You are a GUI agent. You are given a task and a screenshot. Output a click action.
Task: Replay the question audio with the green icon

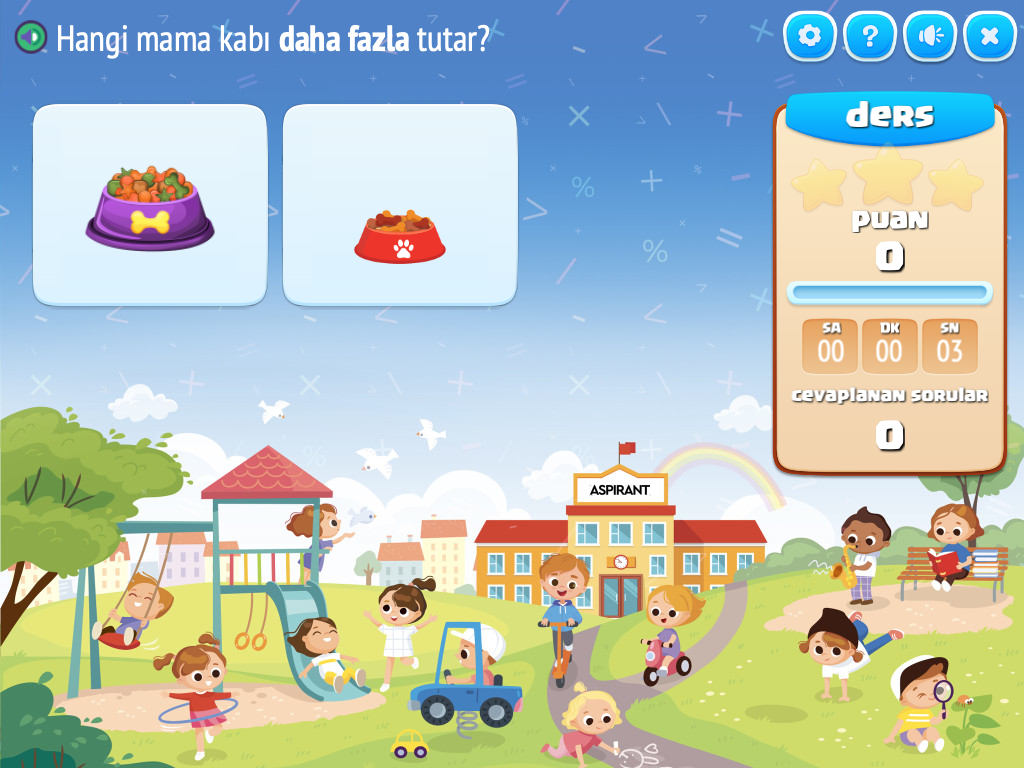point(31,38)
